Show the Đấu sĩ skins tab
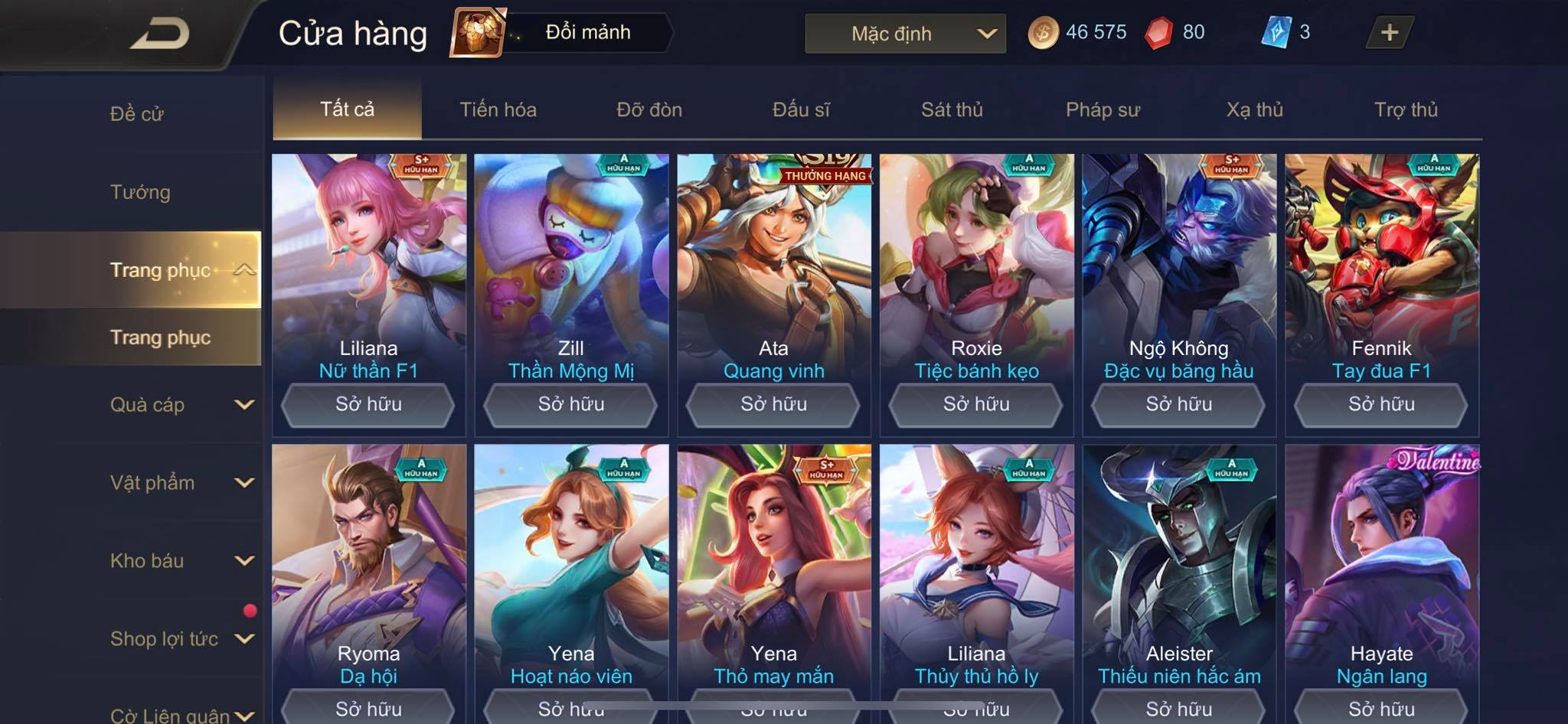 (x=801, y=109)
